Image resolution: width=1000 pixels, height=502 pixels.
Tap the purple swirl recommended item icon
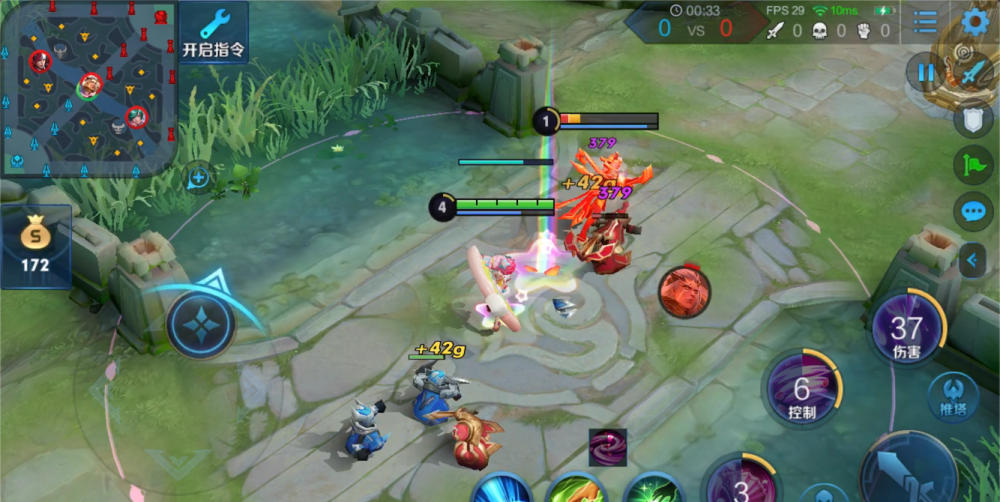[x=607, y=447]
